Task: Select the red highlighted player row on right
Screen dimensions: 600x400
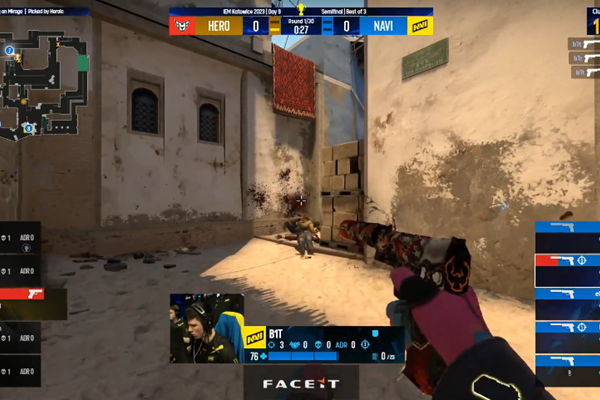Action: [566, 261]
